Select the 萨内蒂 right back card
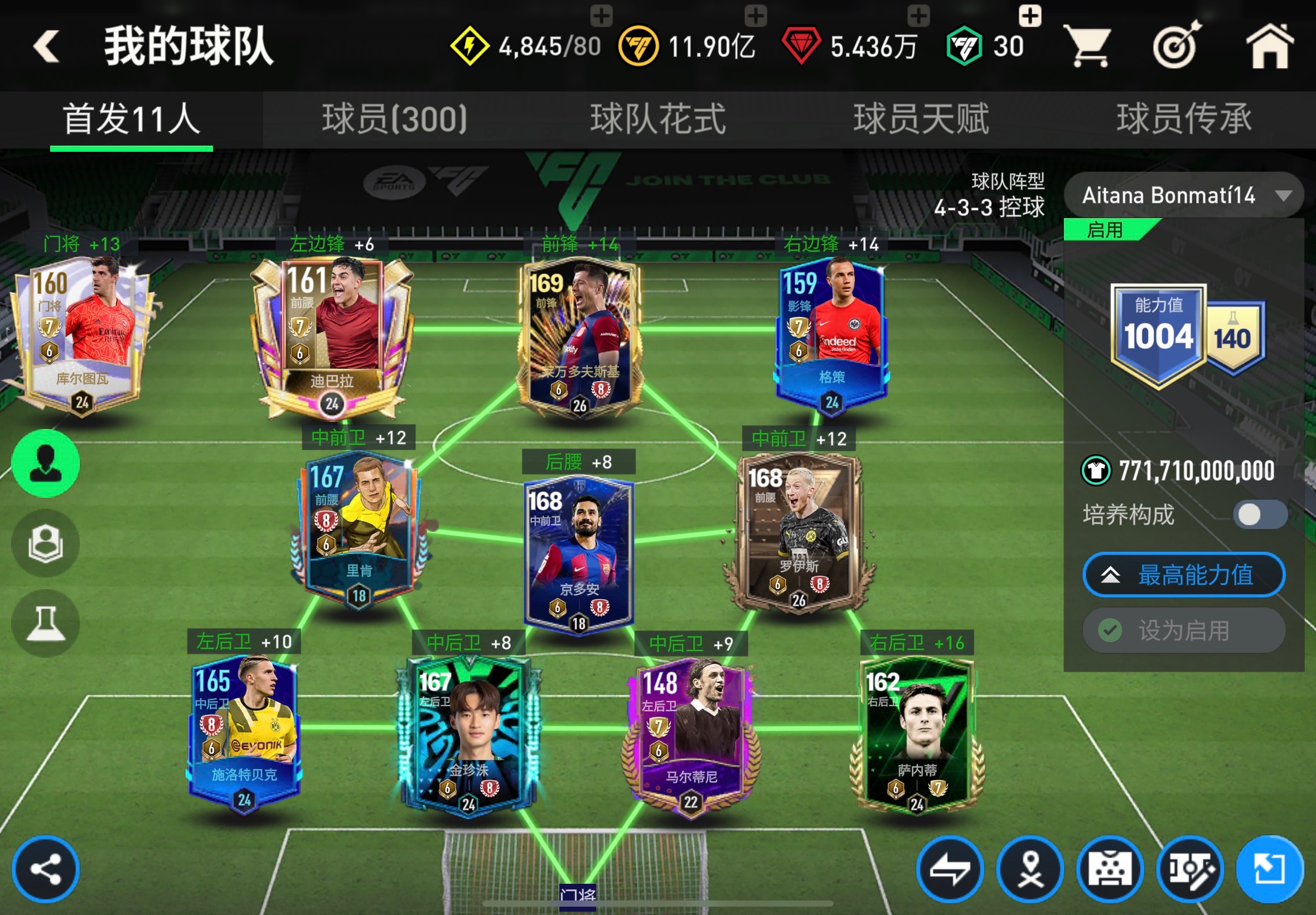The image size is (1316, 915). click(917, 736)
